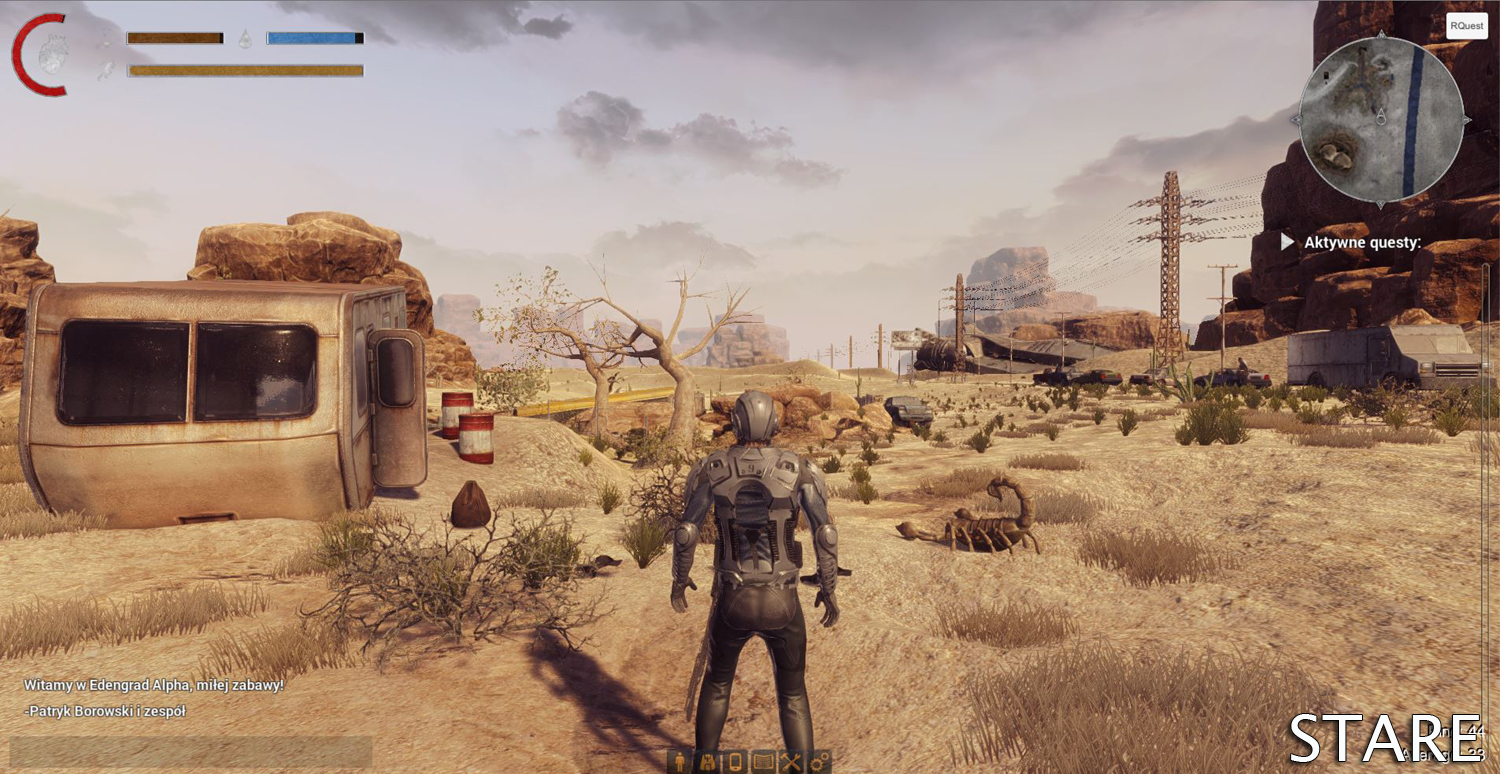Open the backpack inventory

pos(708,761)
